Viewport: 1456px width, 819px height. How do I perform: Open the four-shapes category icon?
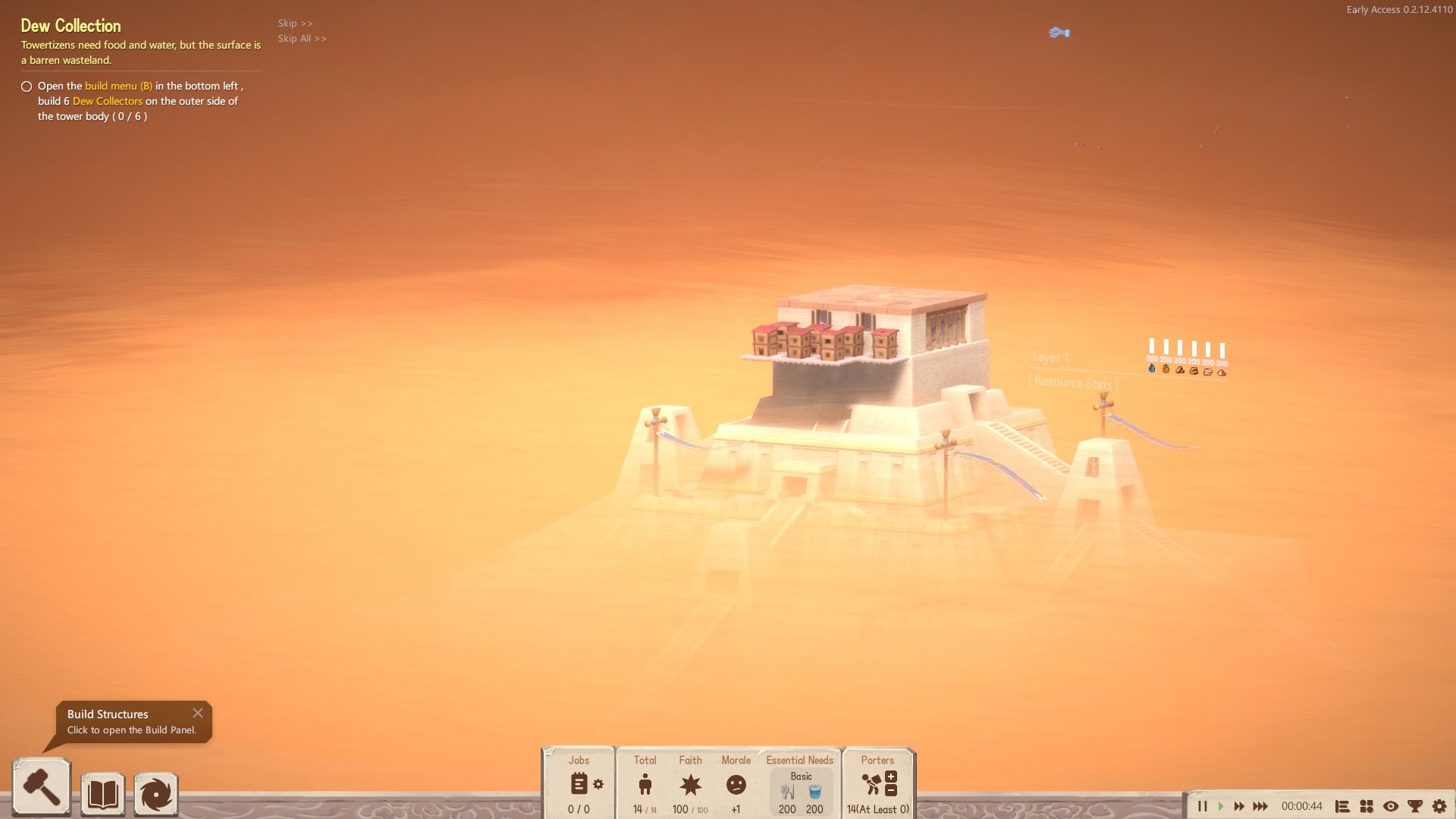point(1367,806)
